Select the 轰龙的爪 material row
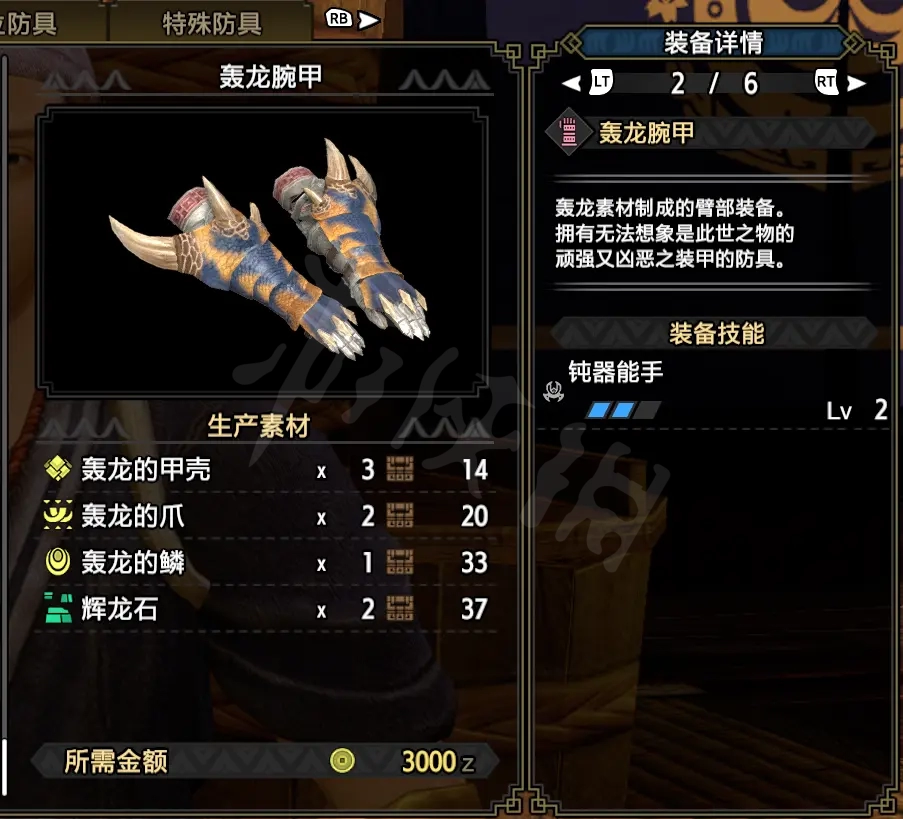Image resolution: width=903 pixels, height=819 pixels. click(x=265, y=516)
